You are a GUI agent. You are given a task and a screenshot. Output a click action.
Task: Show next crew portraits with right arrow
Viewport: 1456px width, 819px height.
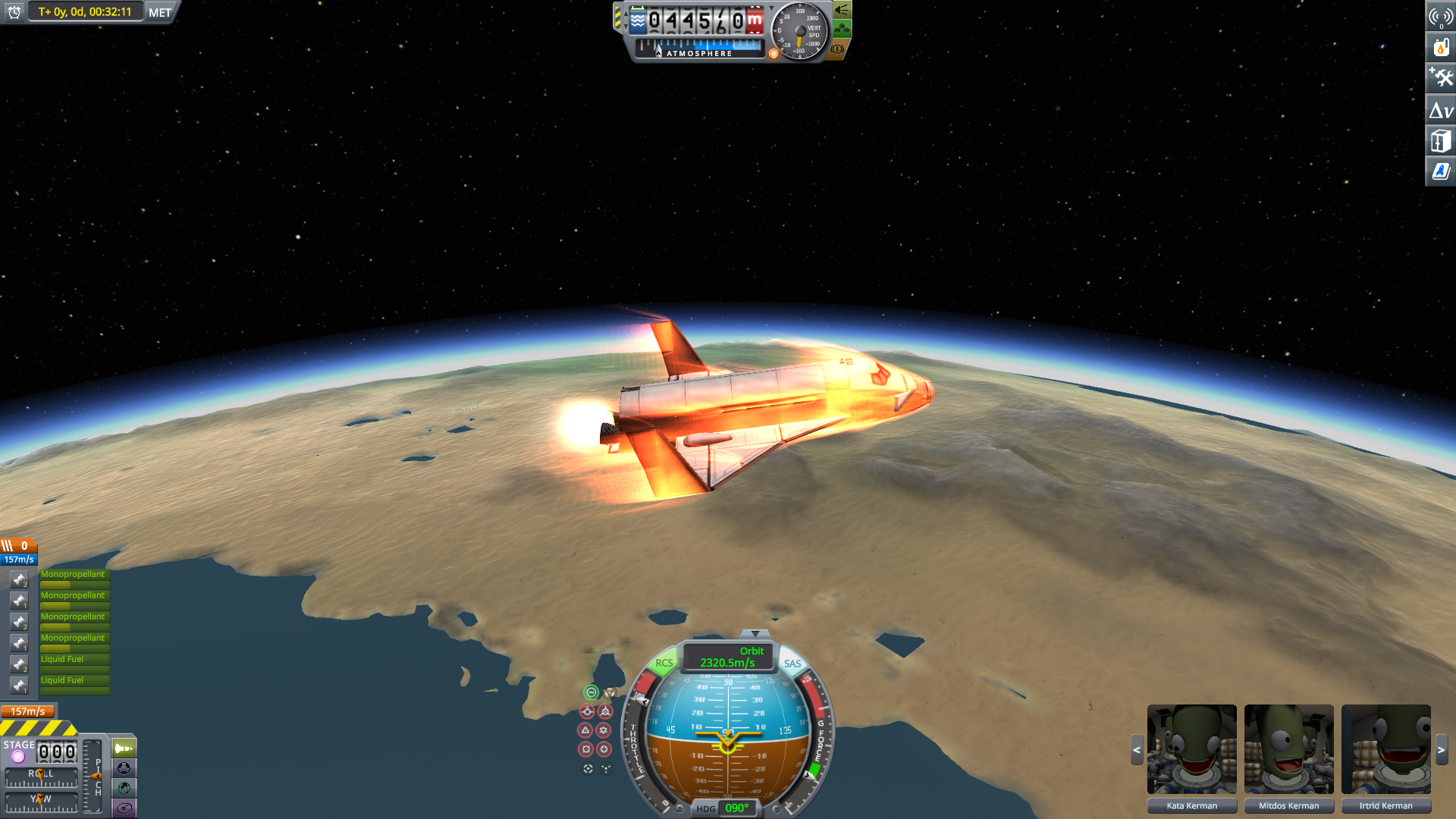click(x=1442, y=750)
